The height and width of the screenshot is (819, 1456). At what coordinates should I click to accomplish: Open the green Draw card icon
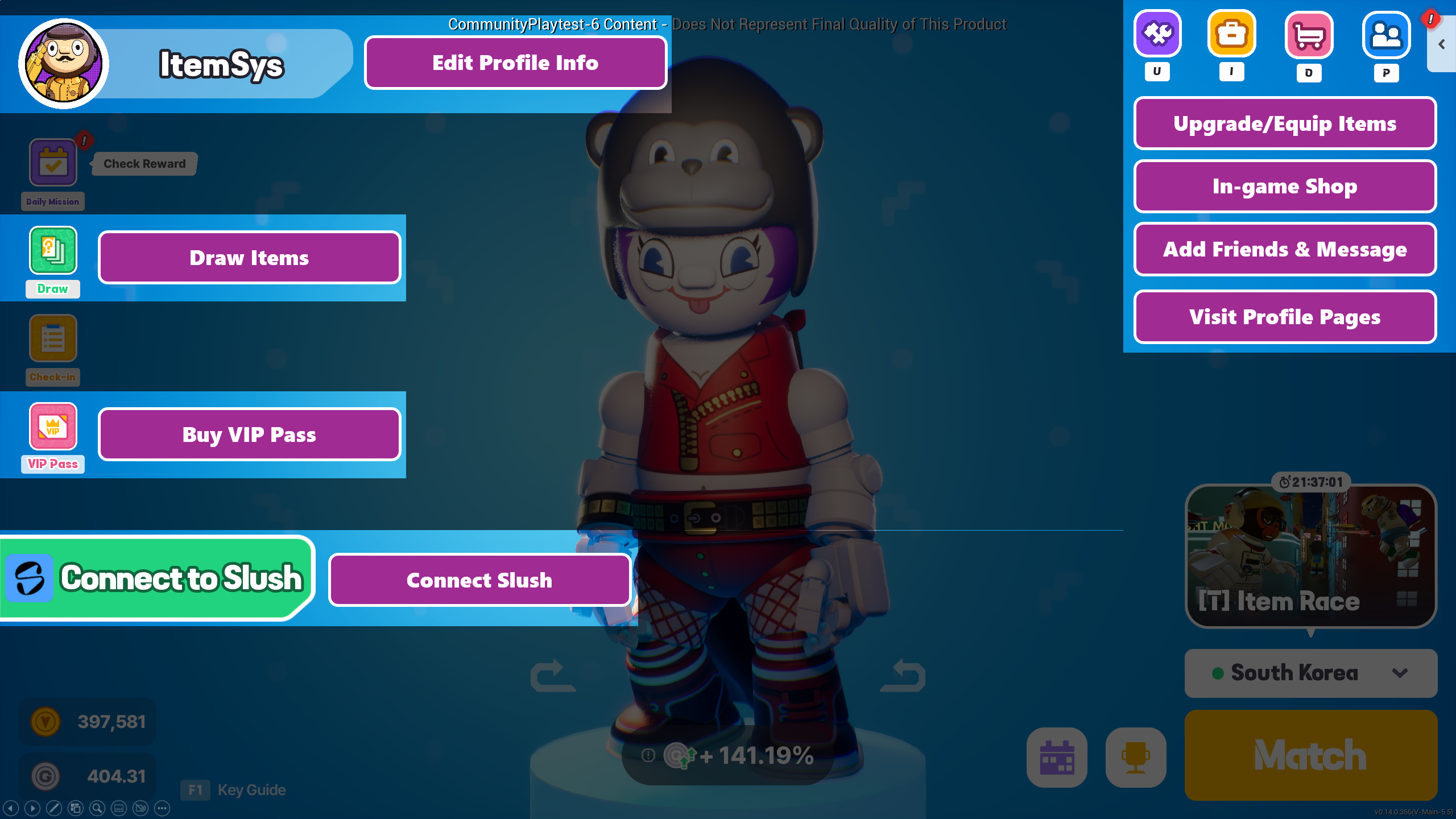pos(53,250)
